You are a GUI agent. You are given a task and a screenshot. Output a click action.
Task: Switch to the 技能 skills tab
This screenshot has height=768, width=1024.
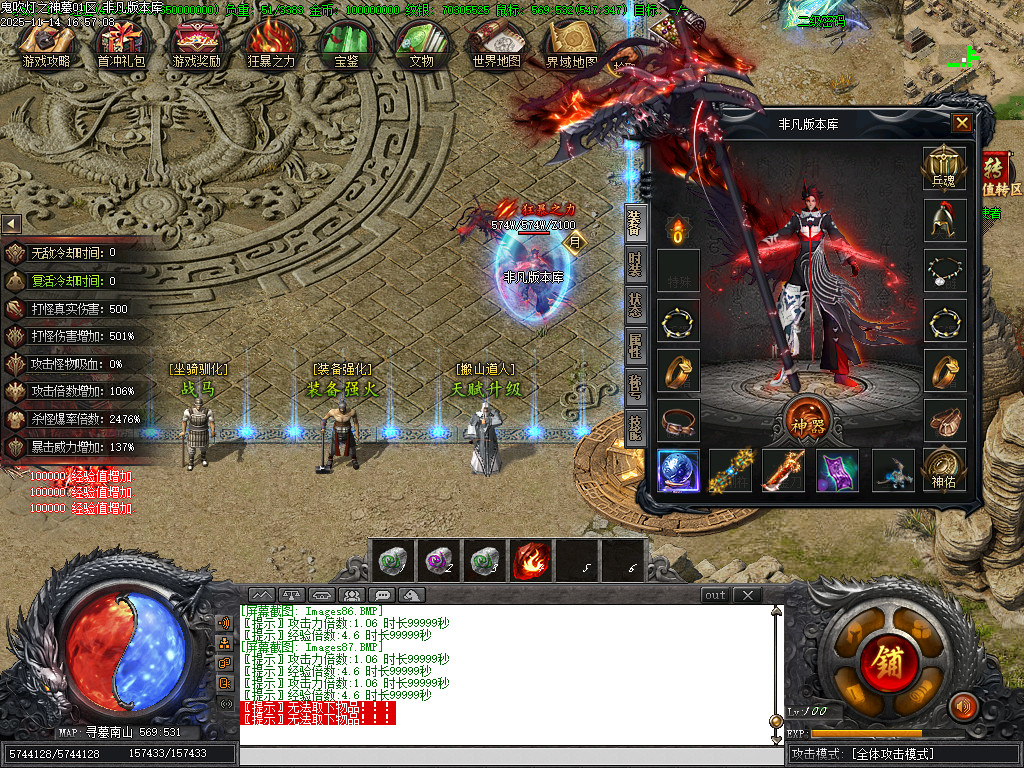(x=635, y=427)
